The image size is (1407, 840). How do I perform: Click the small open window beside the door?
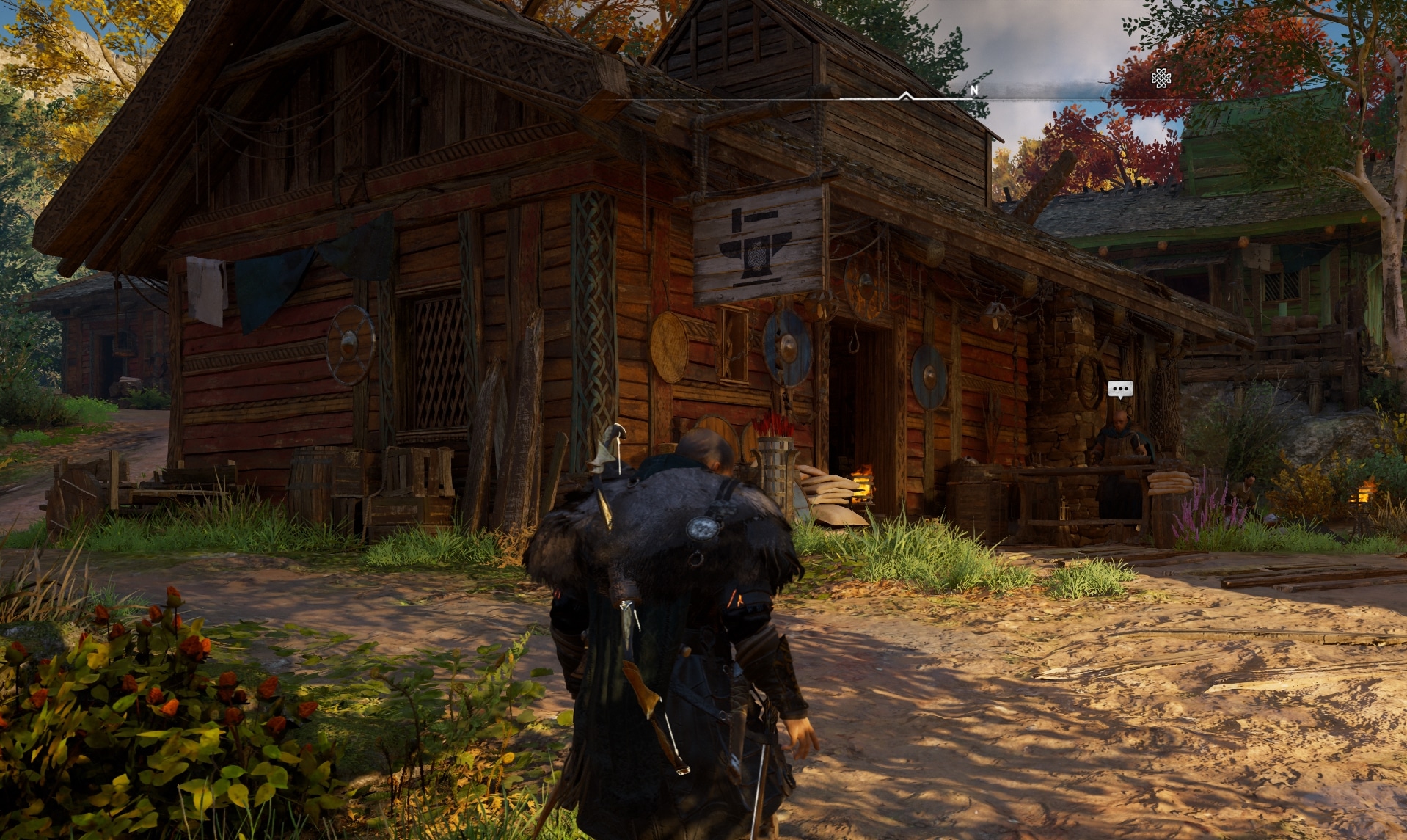pyautogui.click(x=734, y=343)
